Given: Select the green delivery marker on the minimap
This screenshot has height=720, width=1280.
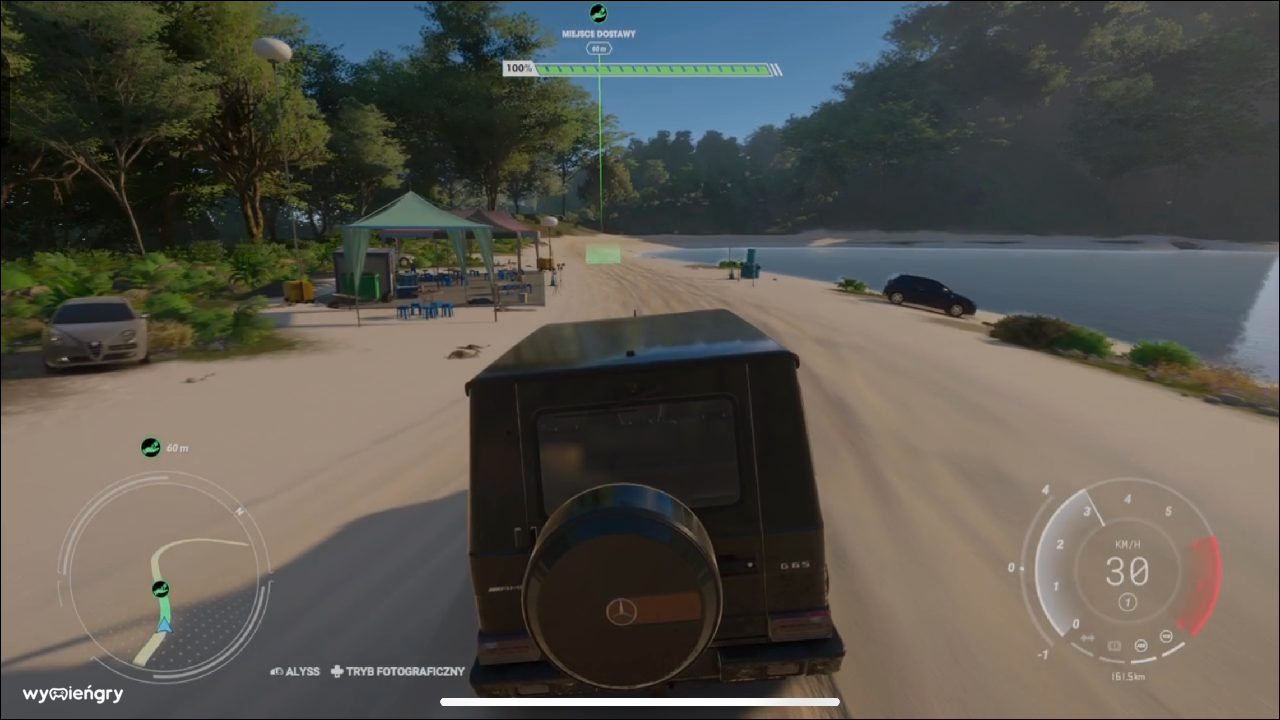Looking at the screenshot, I should click(x=160, y=589).
